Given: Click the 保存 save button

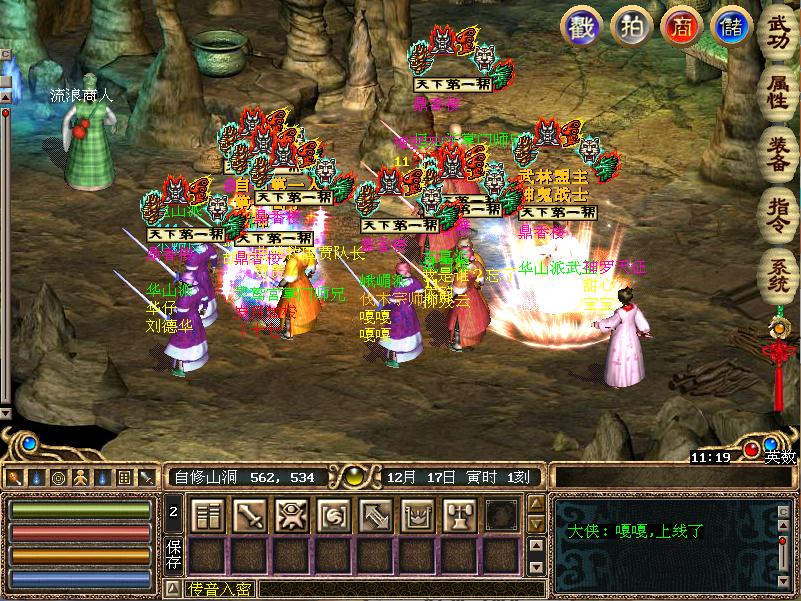Looking at the screenshot, I should click(x=174, y=555).
